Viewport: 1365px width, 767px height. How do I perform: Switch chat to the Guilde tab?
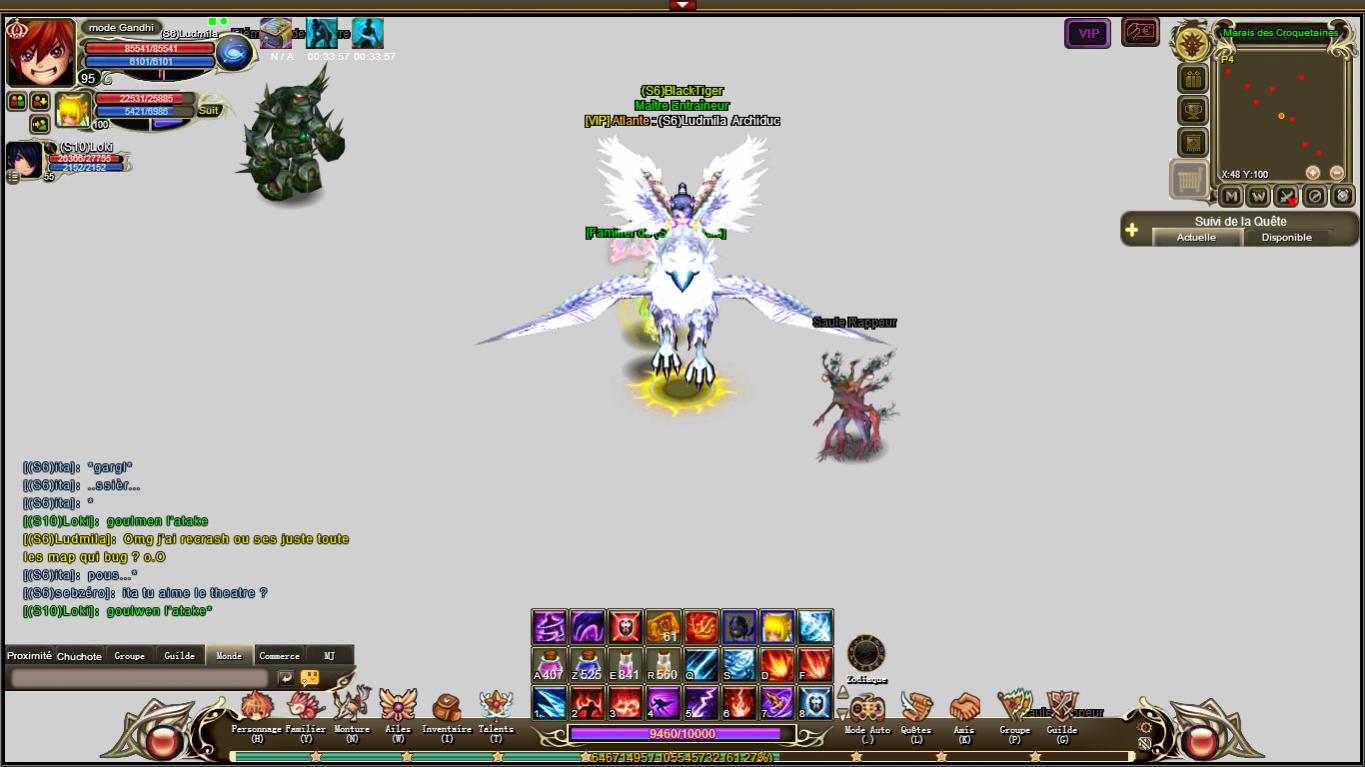[179, 656]
